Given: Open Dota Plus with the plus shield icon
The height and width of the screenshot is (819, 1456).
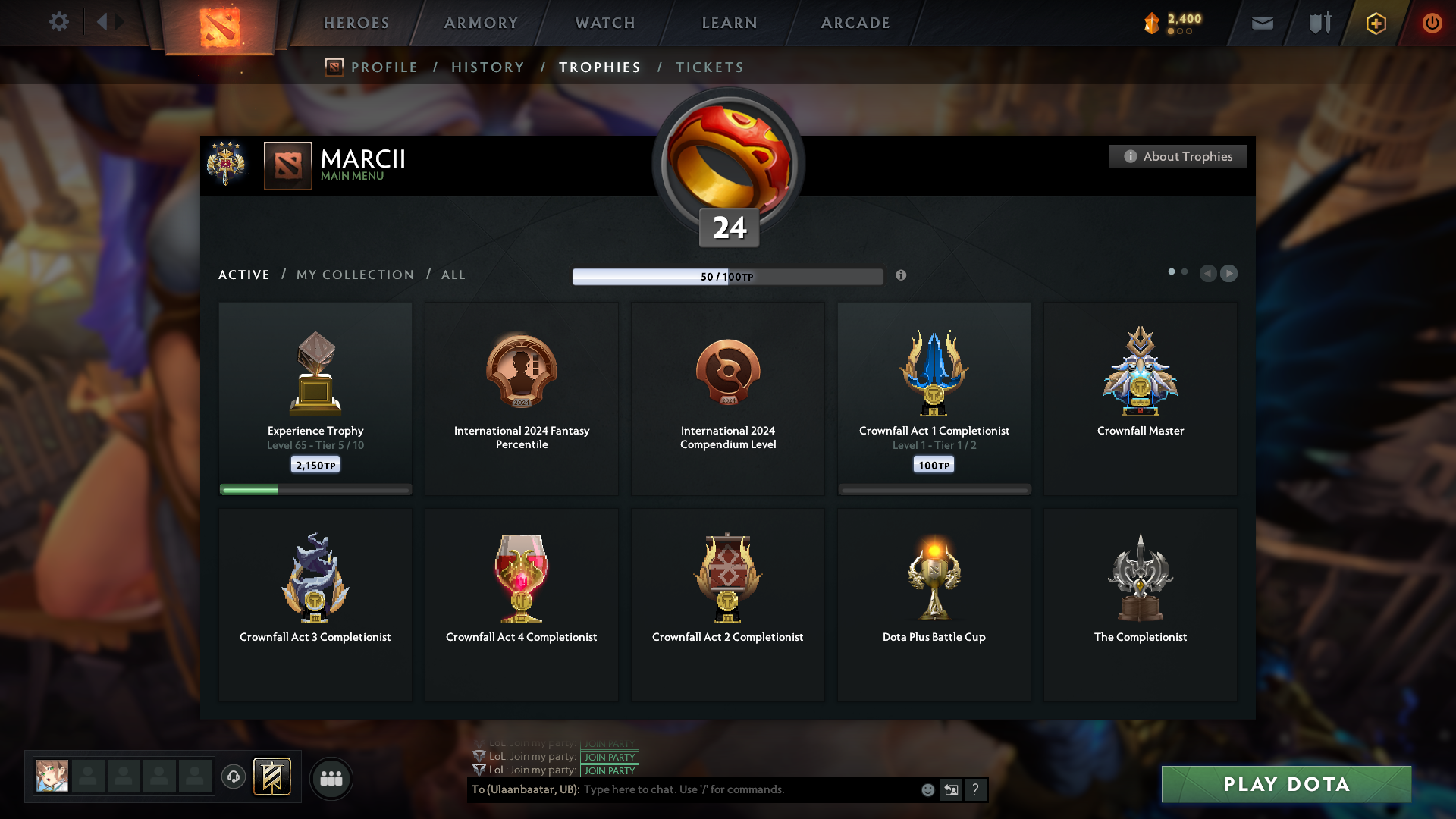Looking at the screenshot, I should tap(1375, 23).
